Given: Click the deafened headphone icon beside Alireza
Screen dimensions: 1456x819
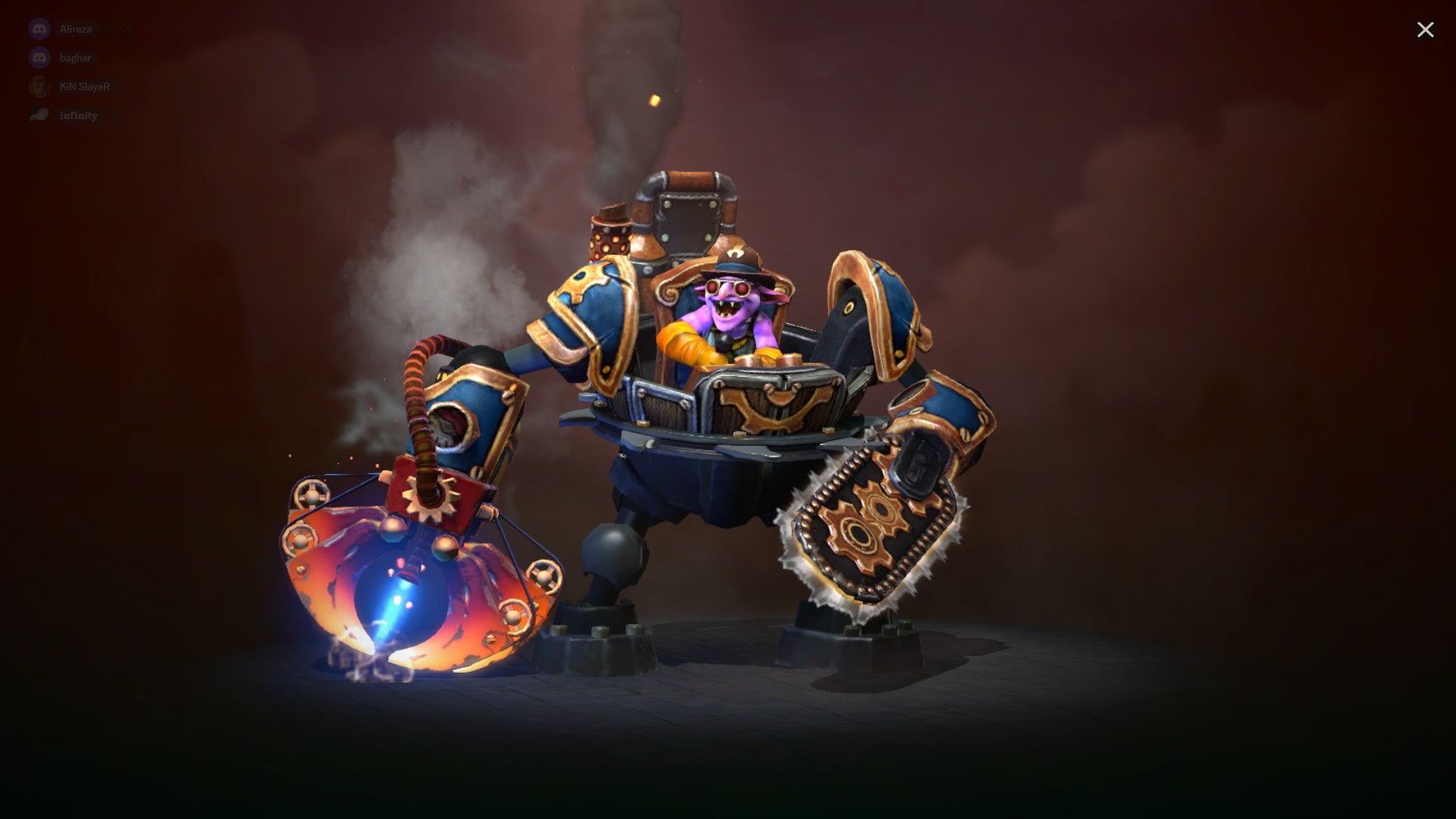Looking at the screenshot, I should (127, 28).
